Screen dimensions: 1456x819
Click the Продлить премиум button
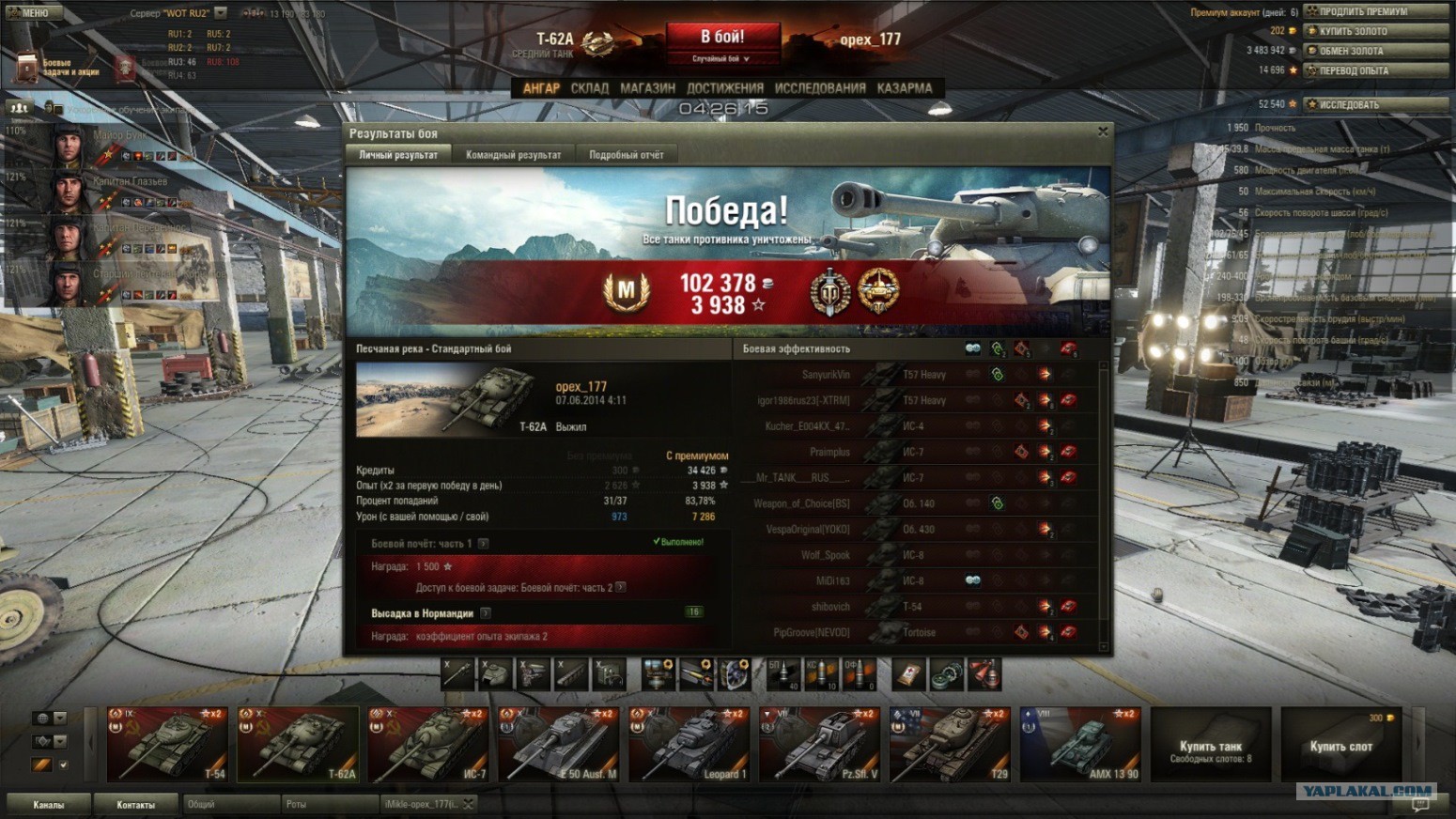[x=1375, y=11]
